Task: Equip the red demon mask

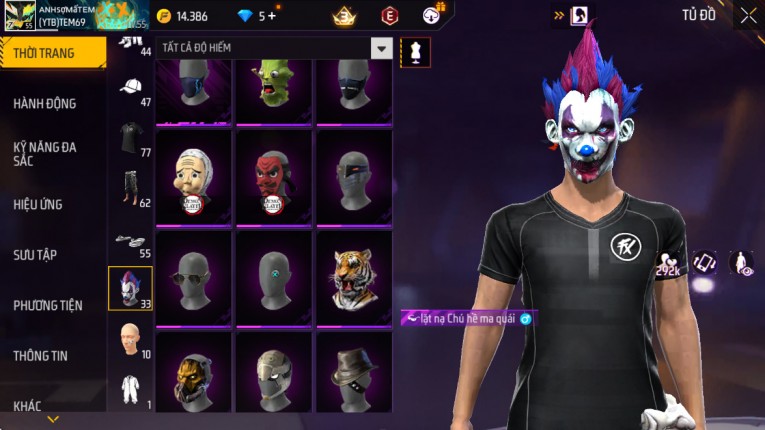Action: click(x=274, y=176)
